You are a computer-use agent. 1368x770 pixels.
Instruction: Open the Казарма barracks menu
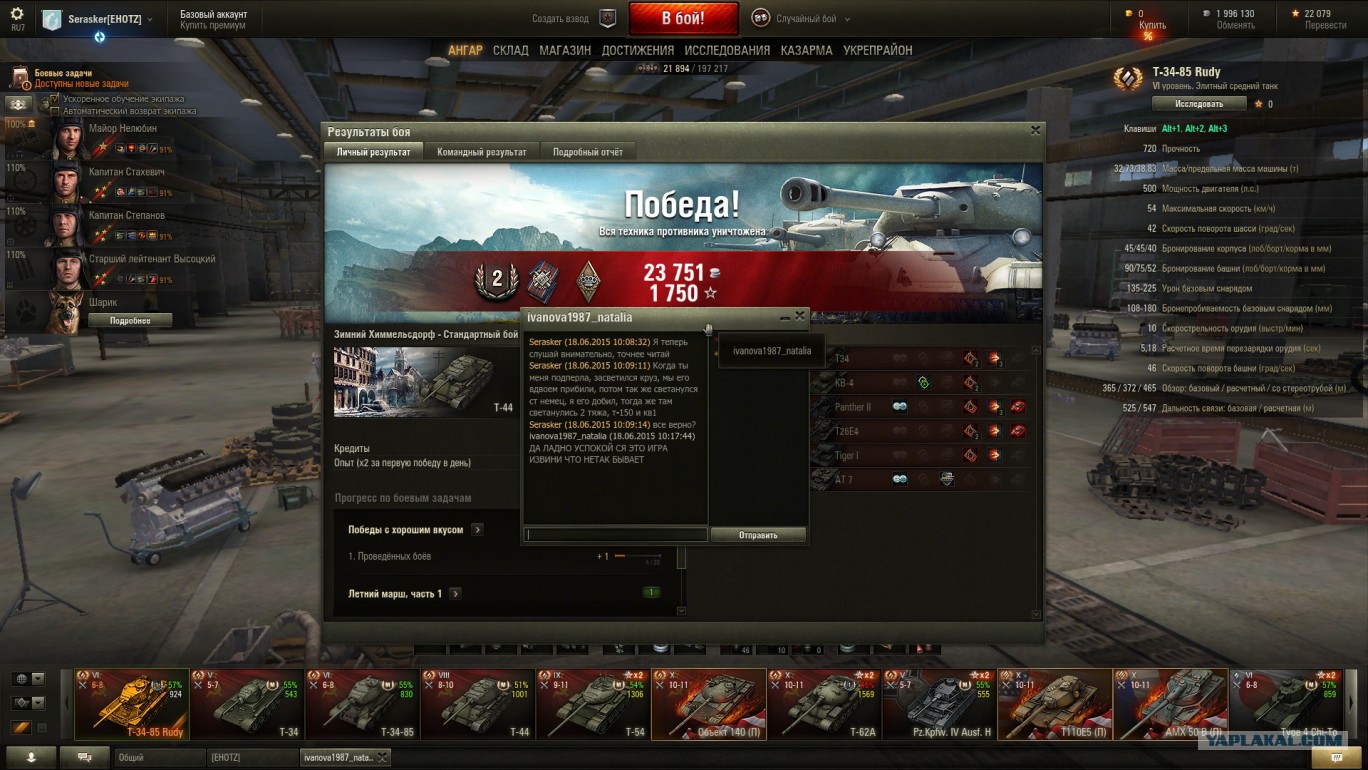(806, 50)
